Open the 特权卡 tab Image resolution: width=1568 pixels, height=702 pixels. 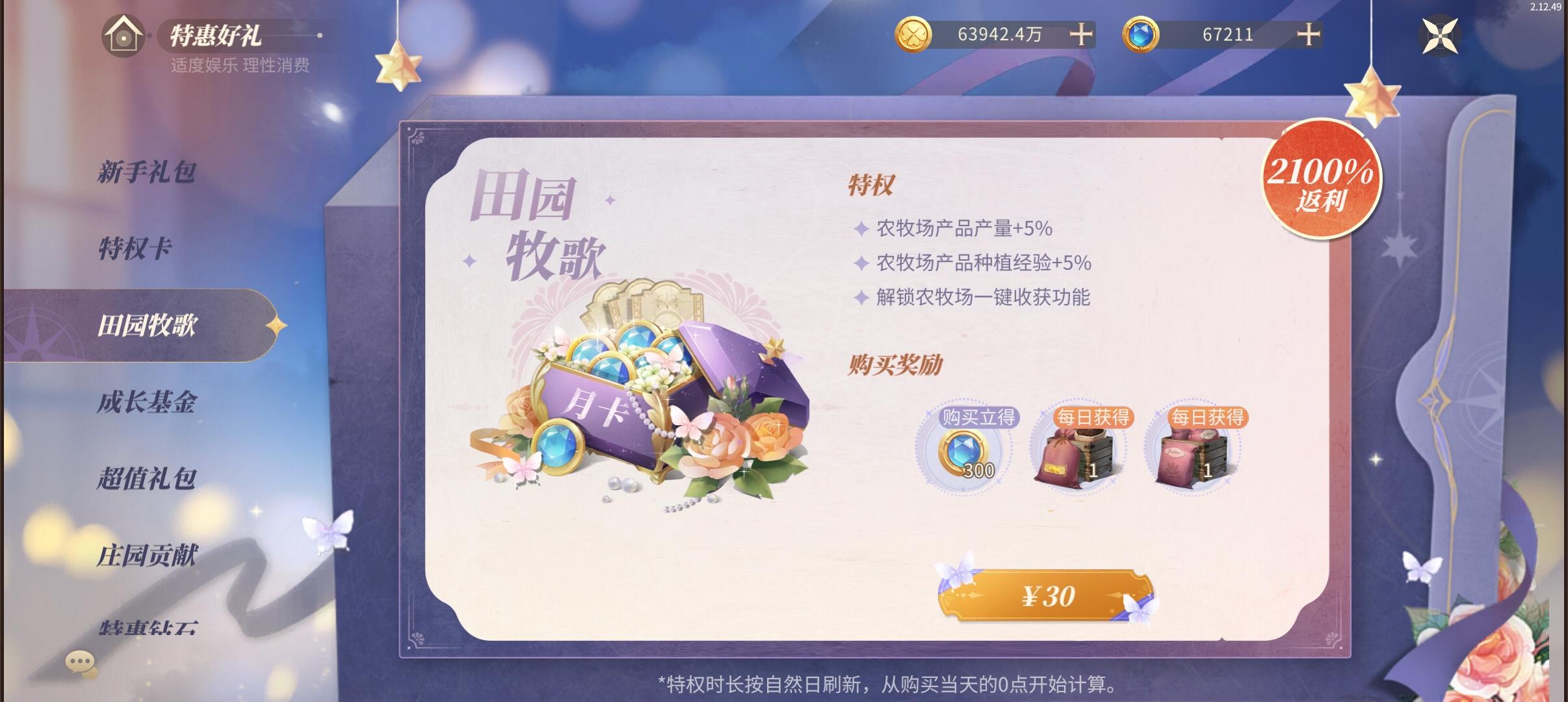137,248
